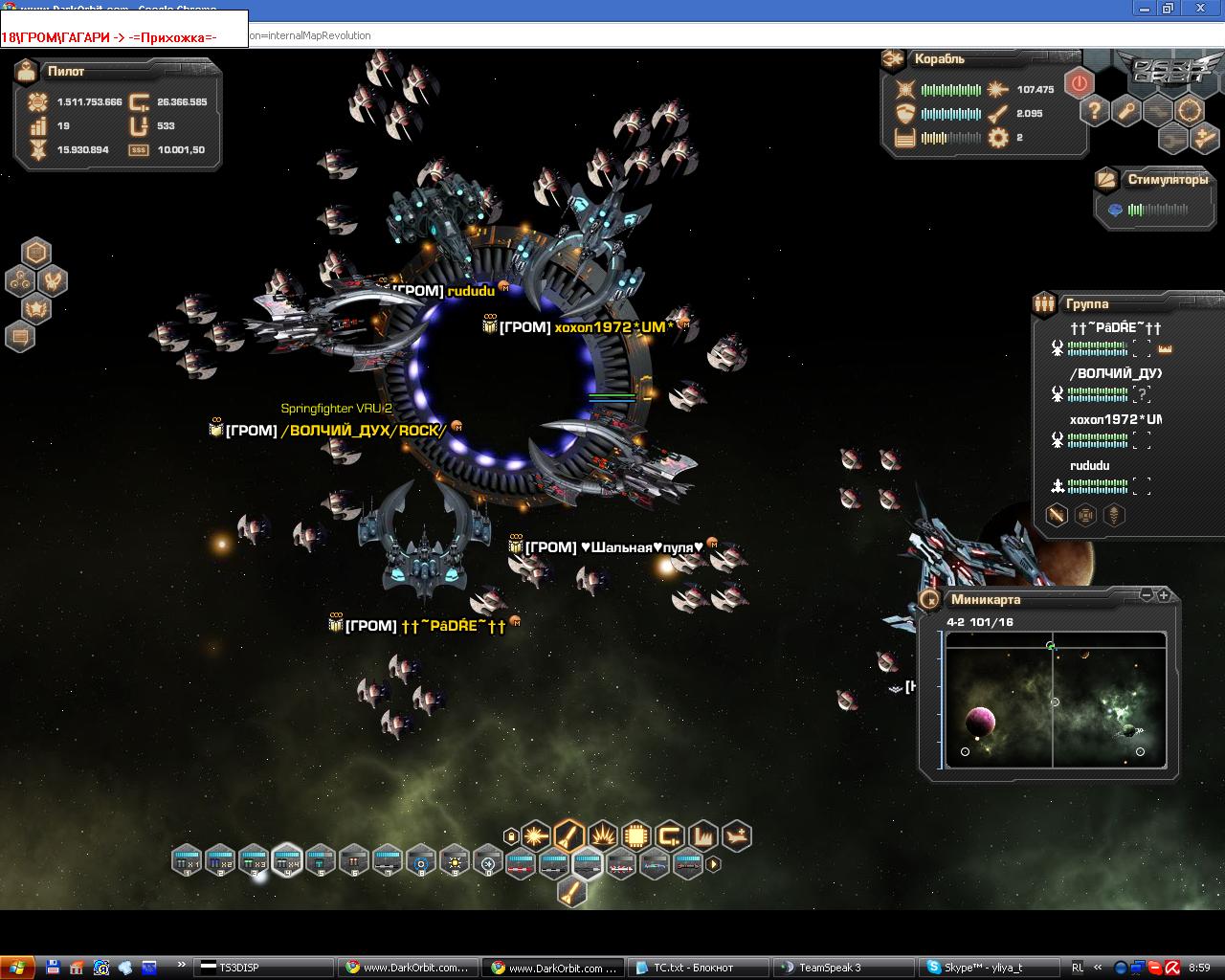Toggle the action bar lock icon
Screen dimensions: 1225x980
[x=511, y=836]
